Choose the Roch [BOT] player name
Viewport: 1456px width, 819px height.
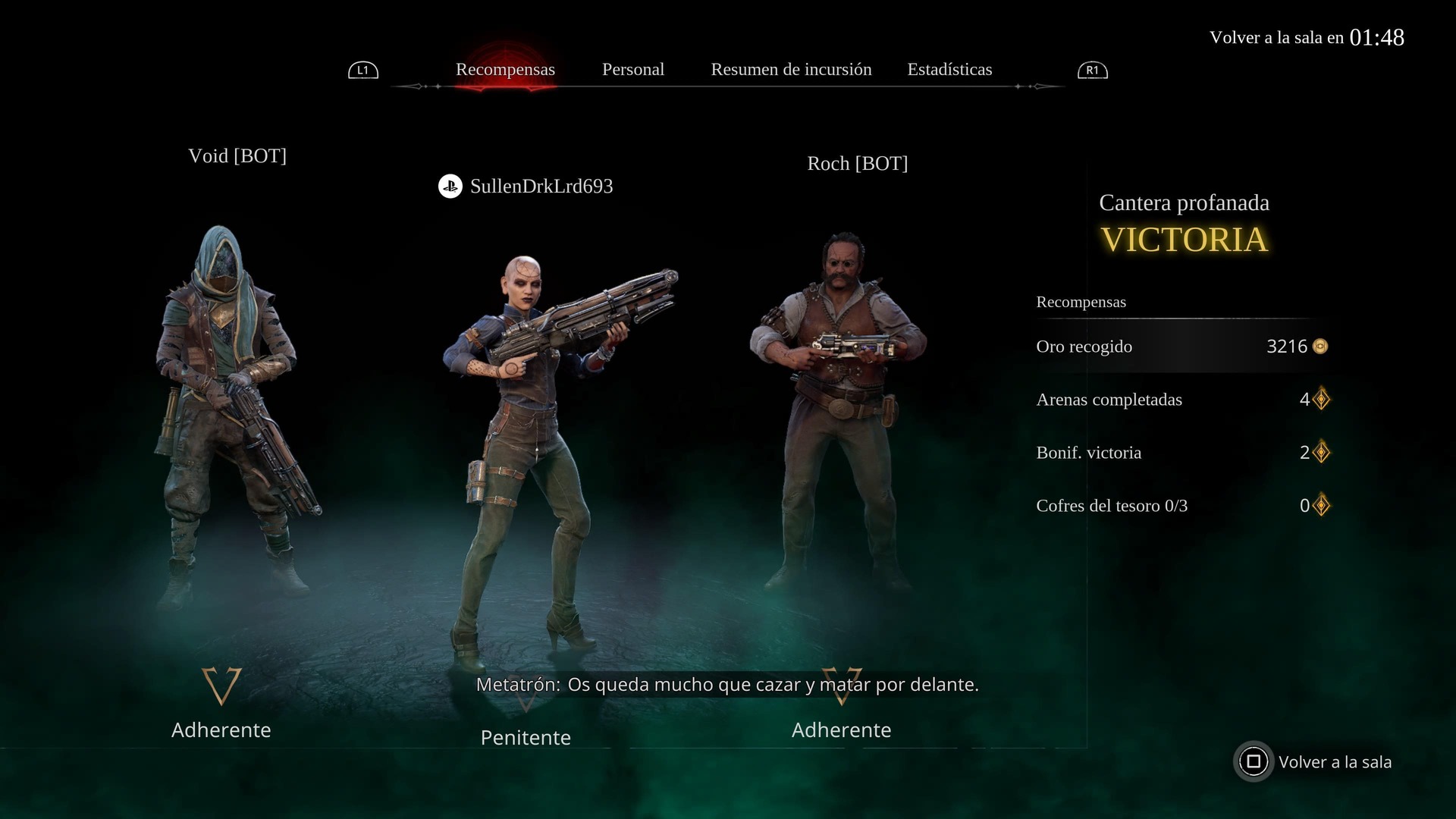coord(857,164)
